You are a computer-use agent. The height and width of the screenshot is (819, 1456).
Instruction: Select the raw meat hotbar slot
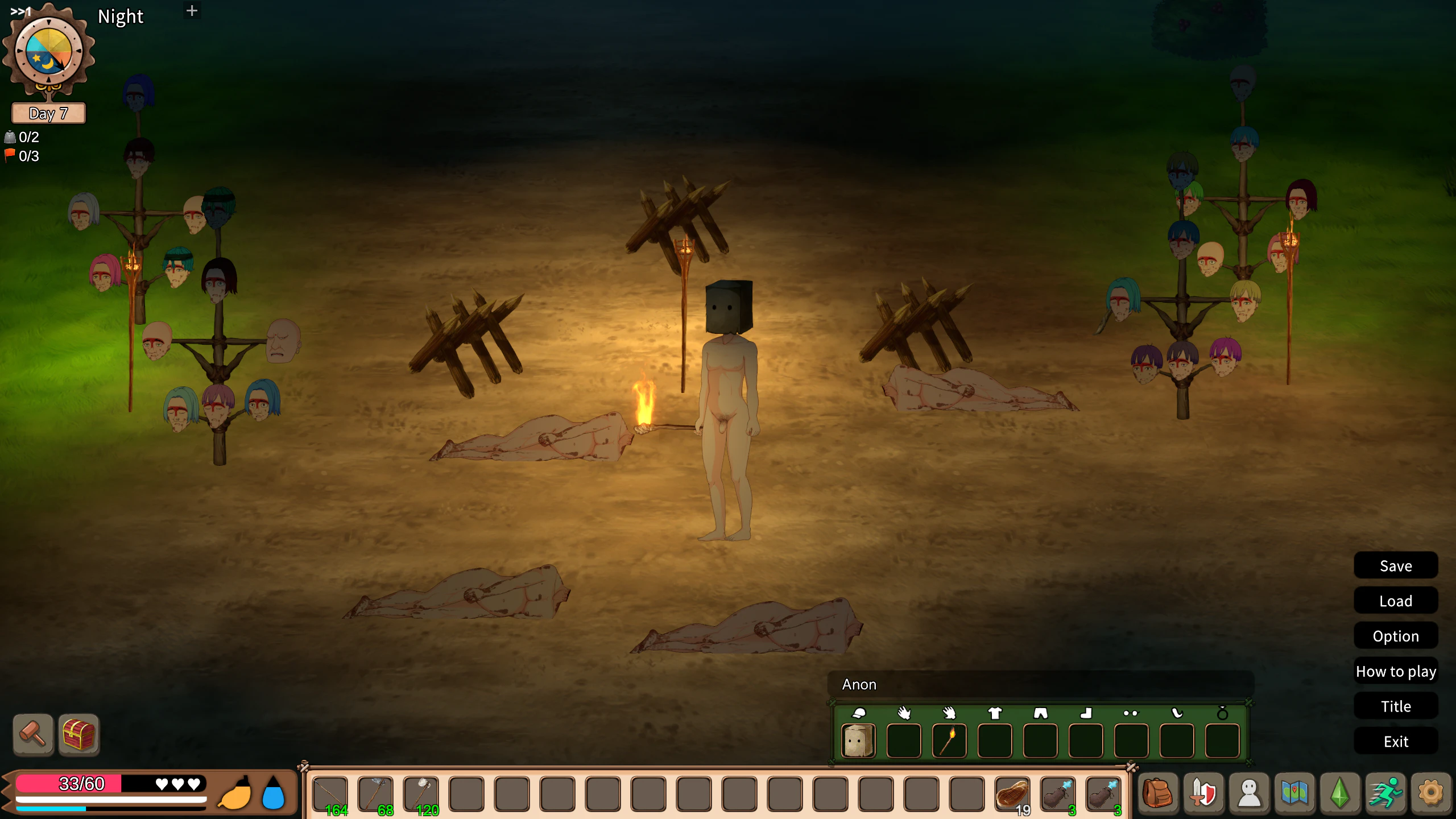pos(1012,793)
